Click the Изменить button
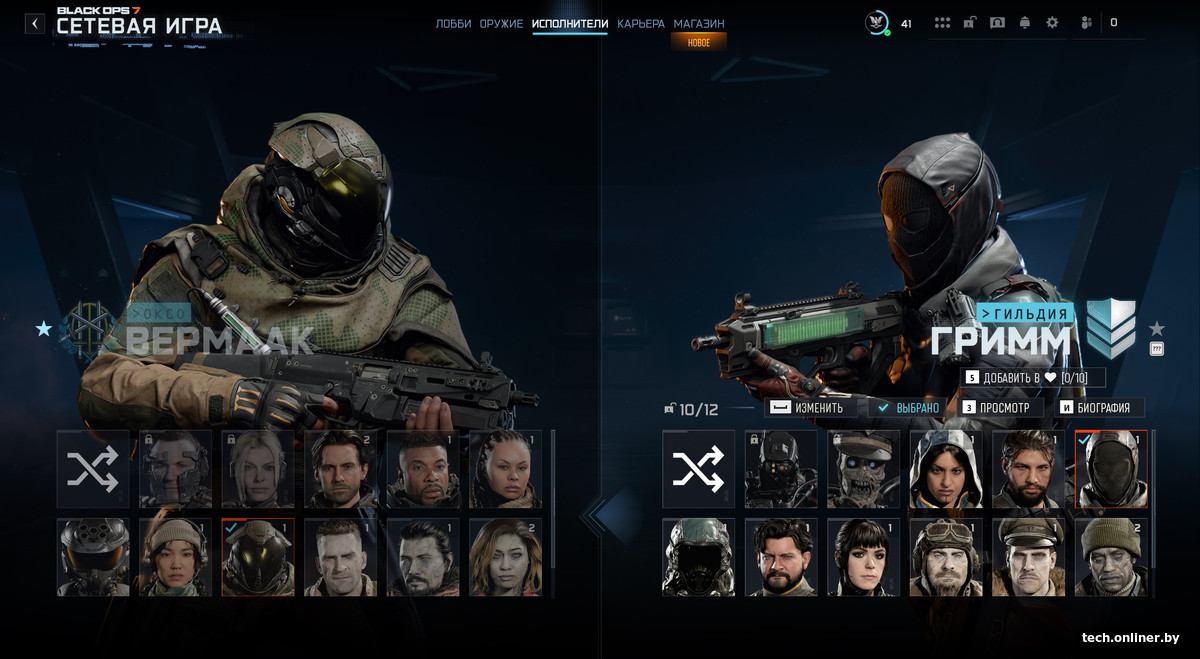 click(x=810, y=408)
